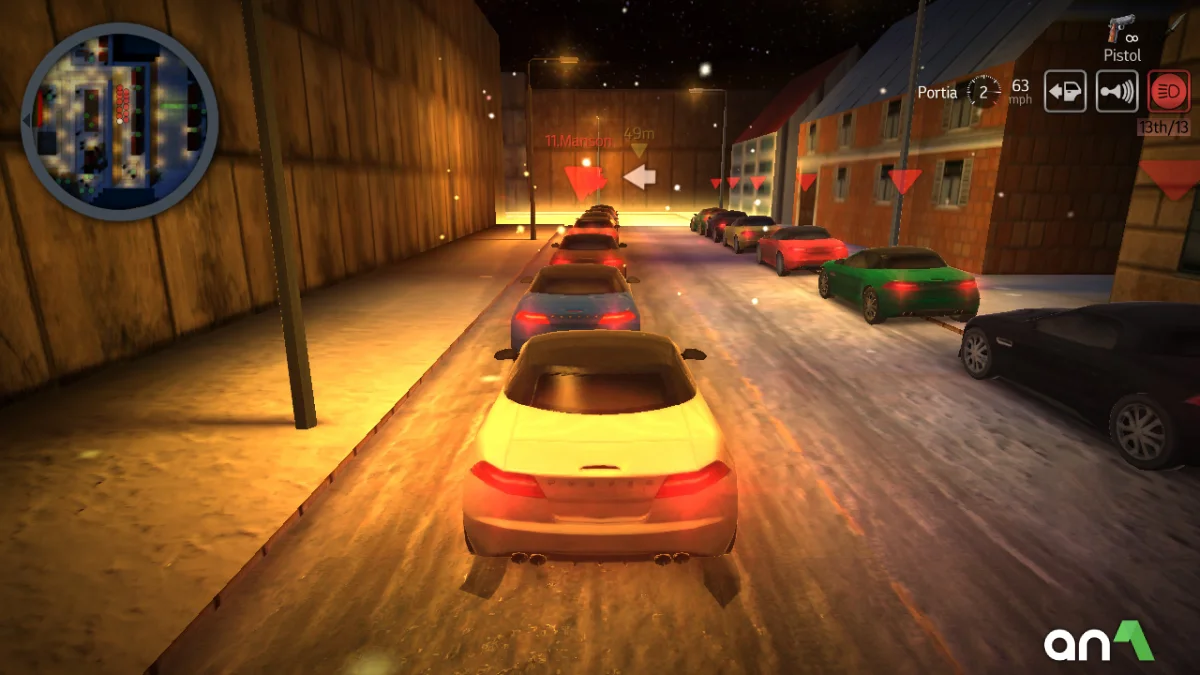Open the circular minimap

[x=119, y=121]
